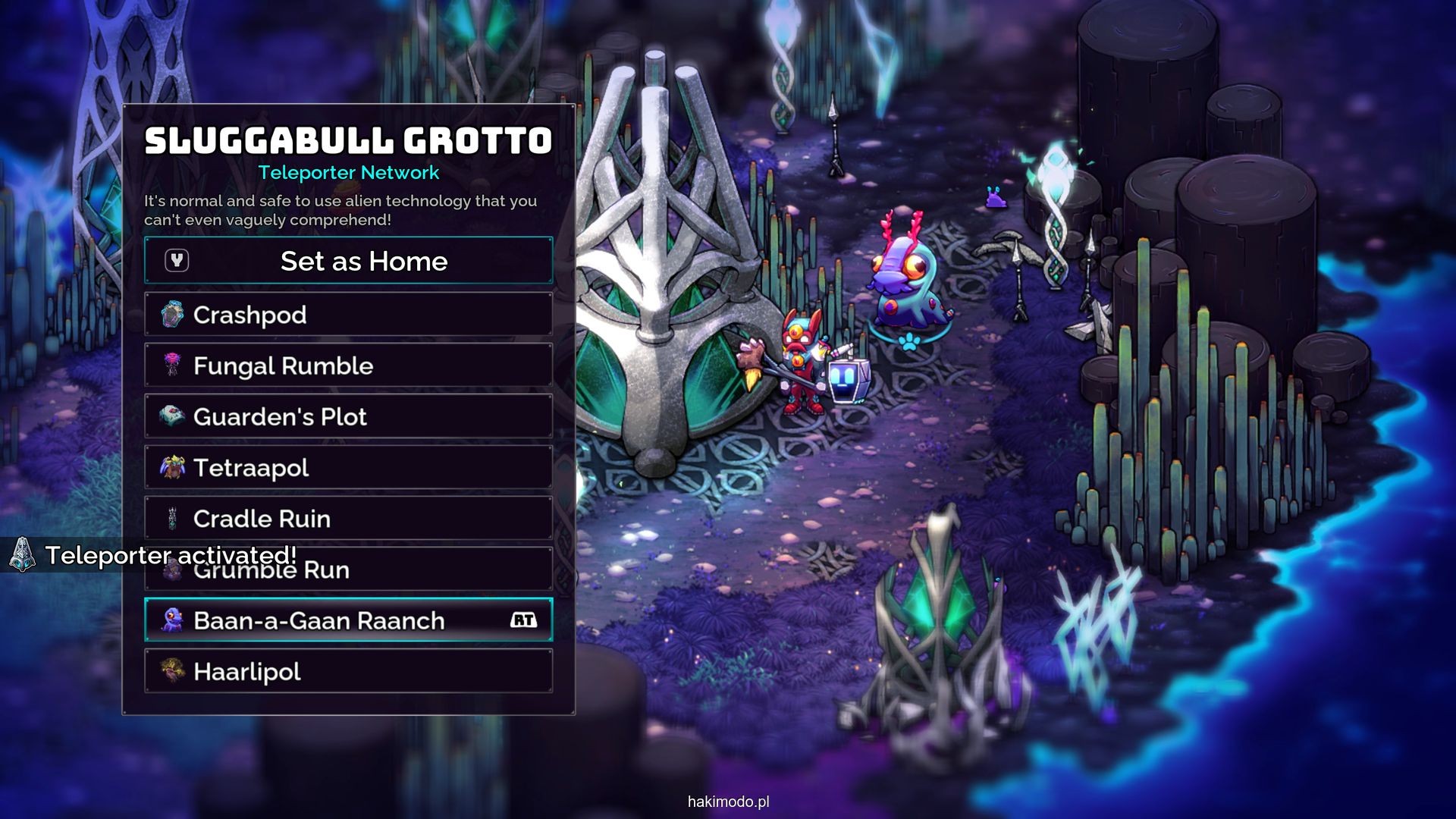Travel to Guarden's Plot
Screen dimensions: 1456x819
click(x=348, y=416)
